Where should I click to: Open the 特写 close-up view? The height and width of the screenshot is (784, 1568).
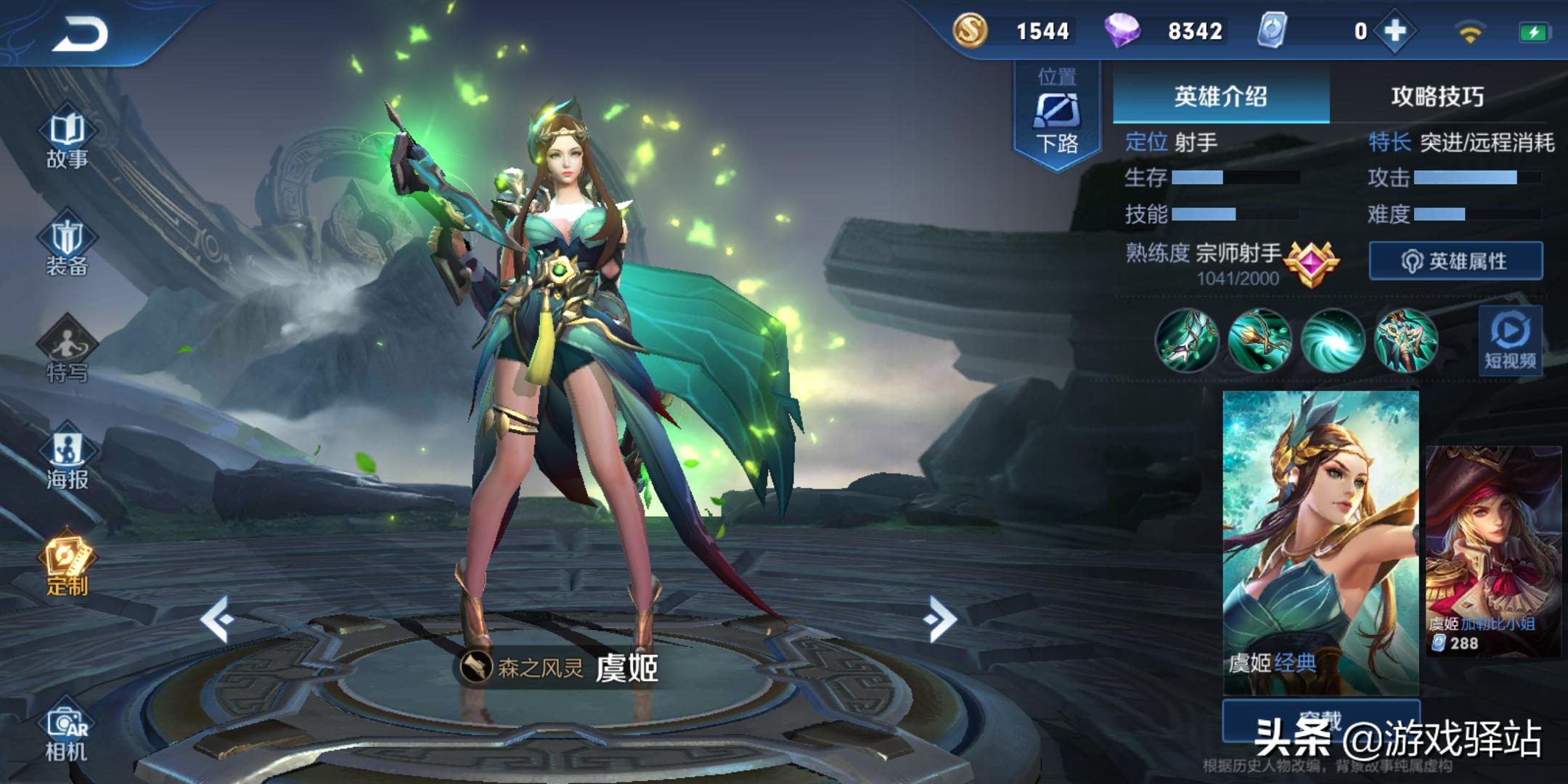67,354
